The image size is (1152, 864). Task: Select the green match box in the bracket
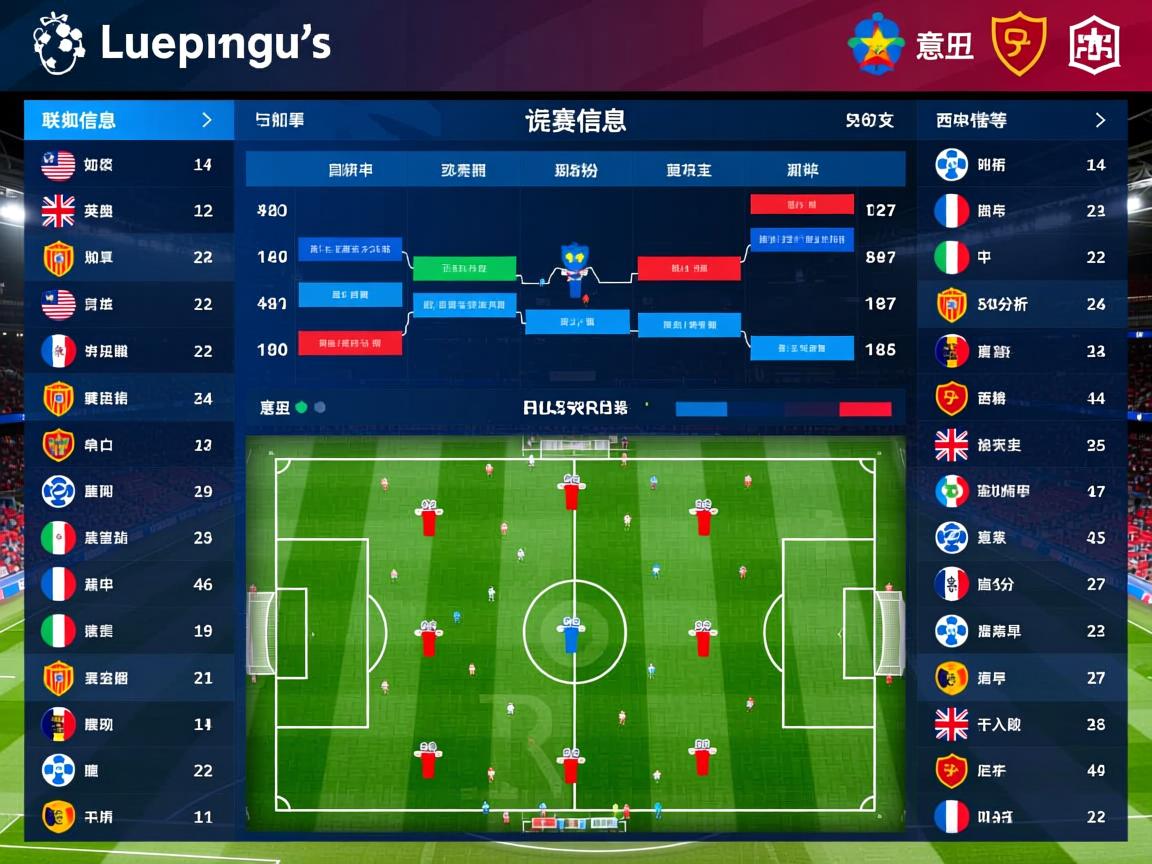click(x=464, y=268)
